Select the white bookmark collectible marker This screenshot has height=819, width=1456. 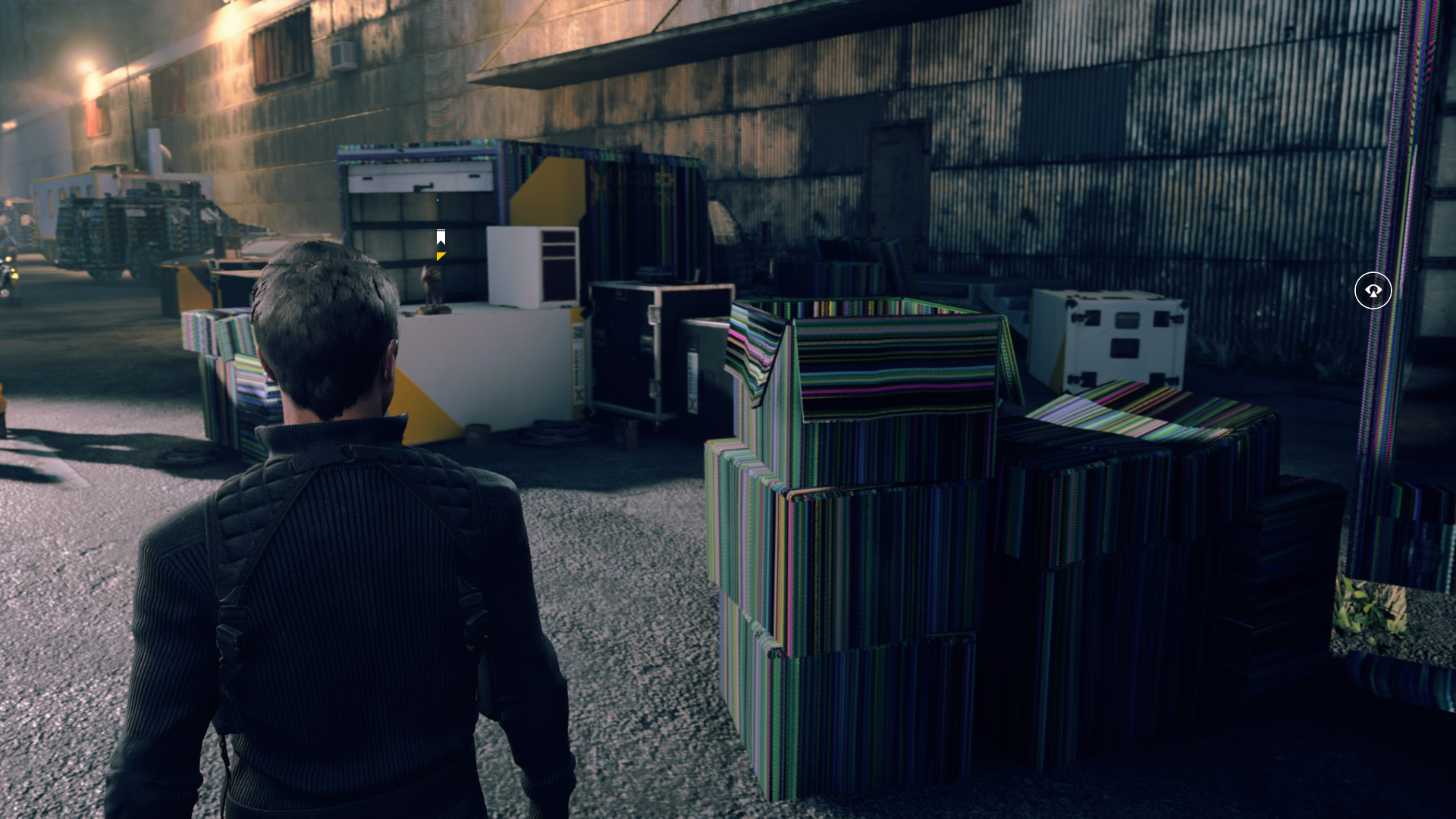441,237
